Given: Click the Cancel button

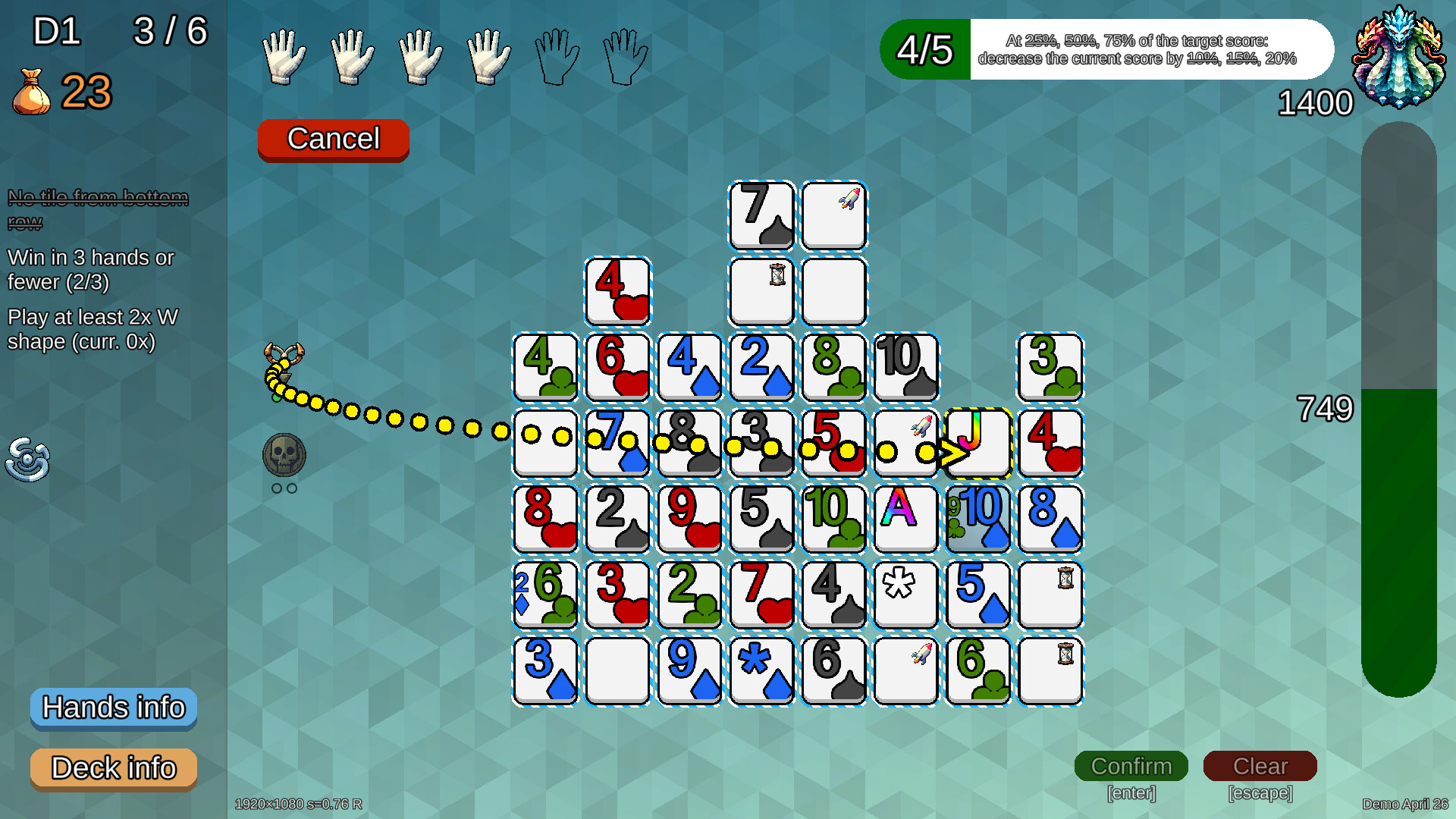Looking at the screenshot, I should pos(333,139).
